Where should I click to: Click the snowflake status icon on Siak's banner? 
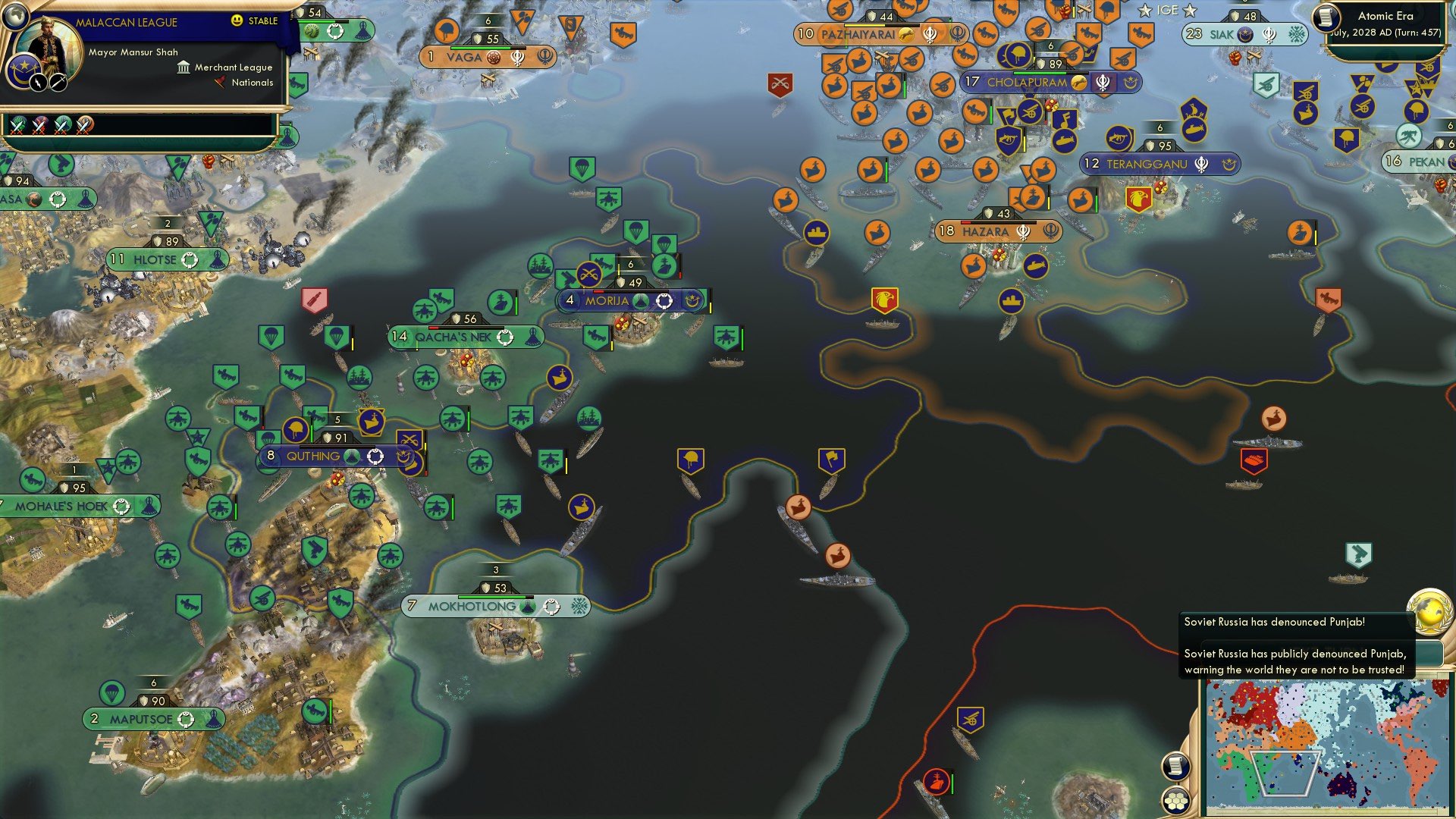[x=1297, y=34]
